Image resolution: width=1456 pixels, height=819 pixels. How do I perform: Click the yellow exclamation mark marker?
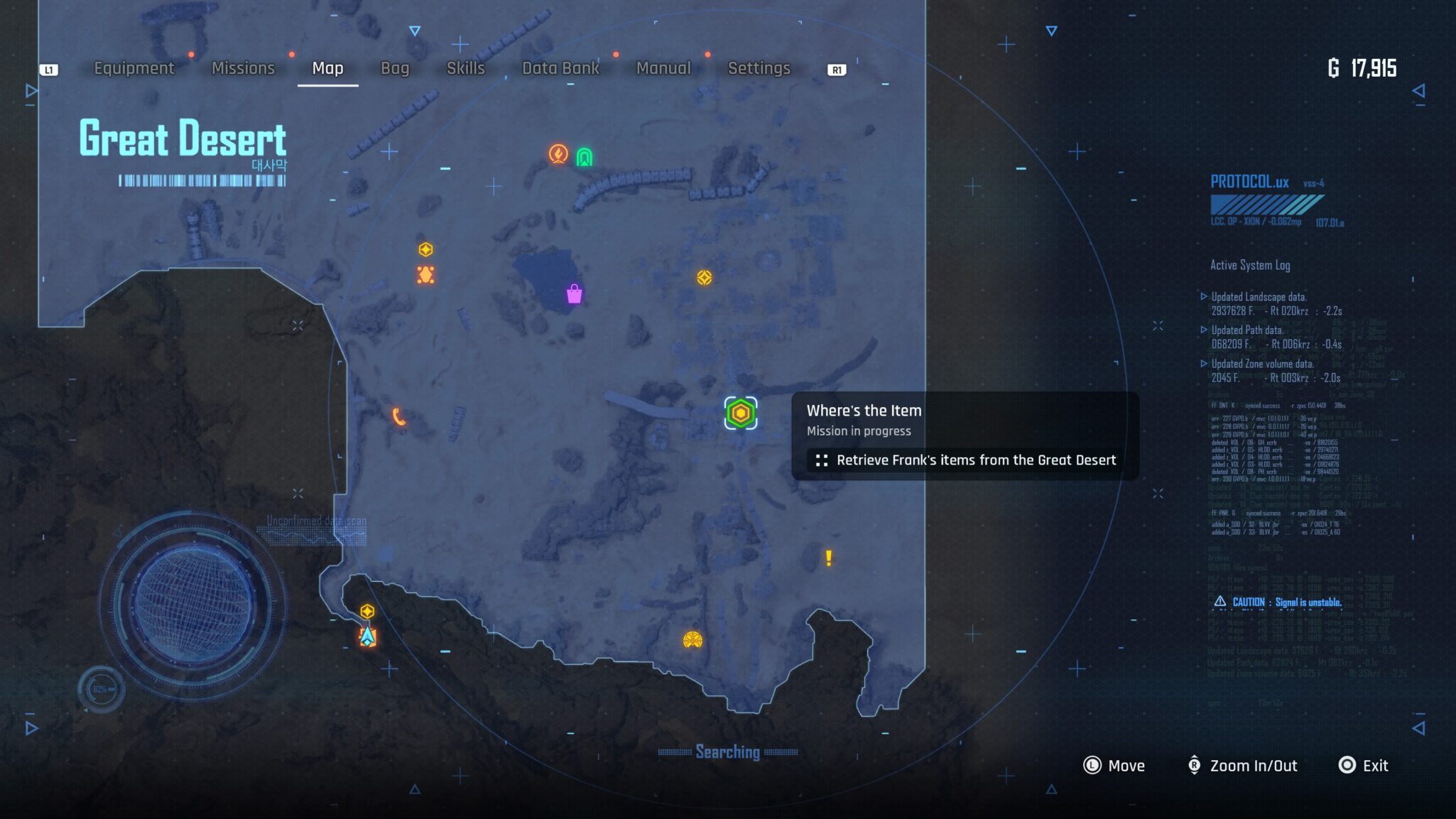(828, 558)
